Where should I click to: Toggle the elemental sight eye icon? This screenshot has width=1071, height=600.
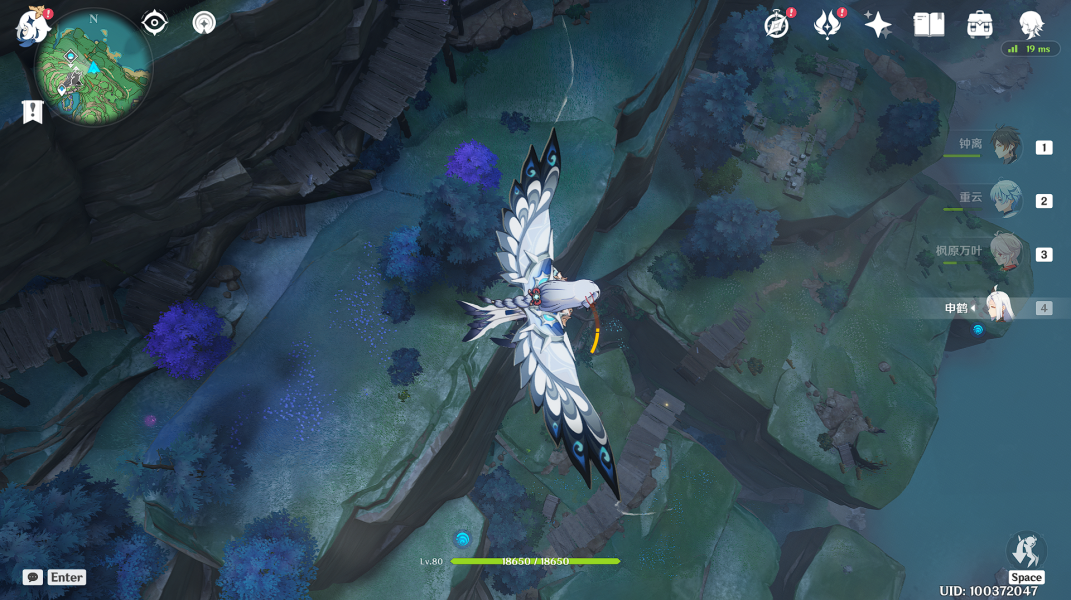tap(155, 23)
